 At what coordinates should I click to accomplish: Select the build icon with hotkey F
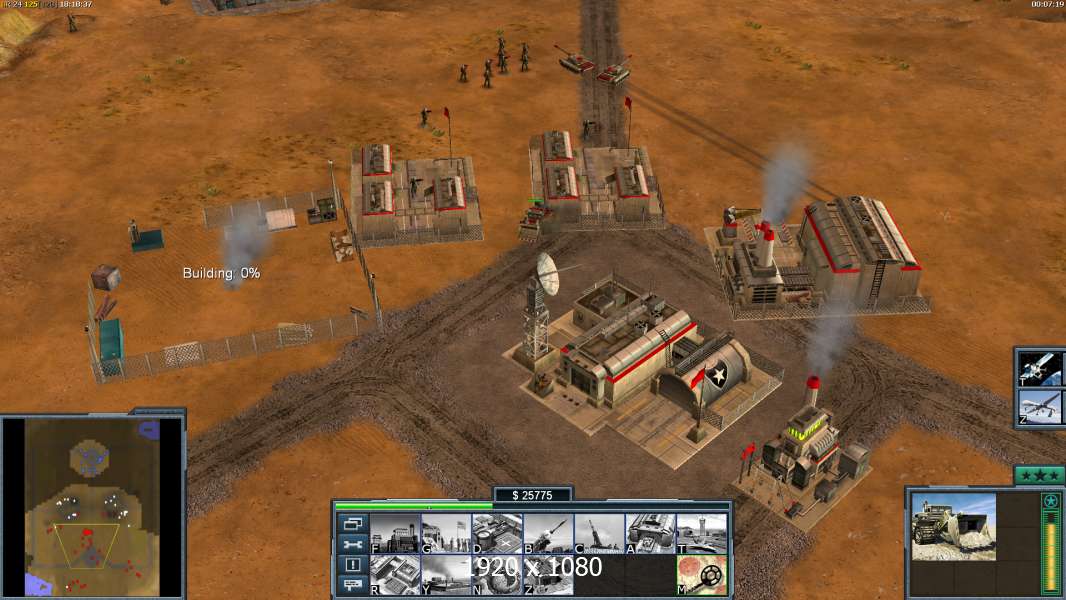pos(395,533)
